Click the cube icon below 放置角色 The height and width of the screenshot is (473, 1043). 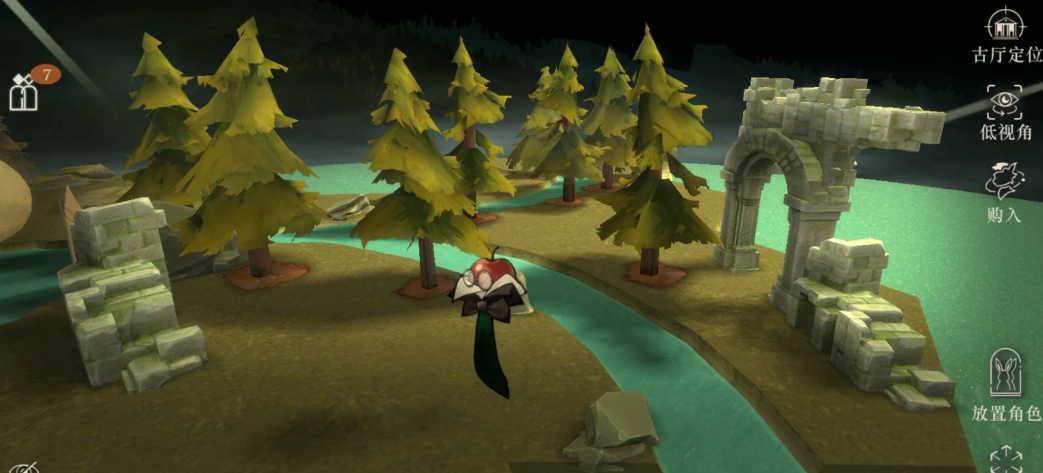click(1005, 461)
